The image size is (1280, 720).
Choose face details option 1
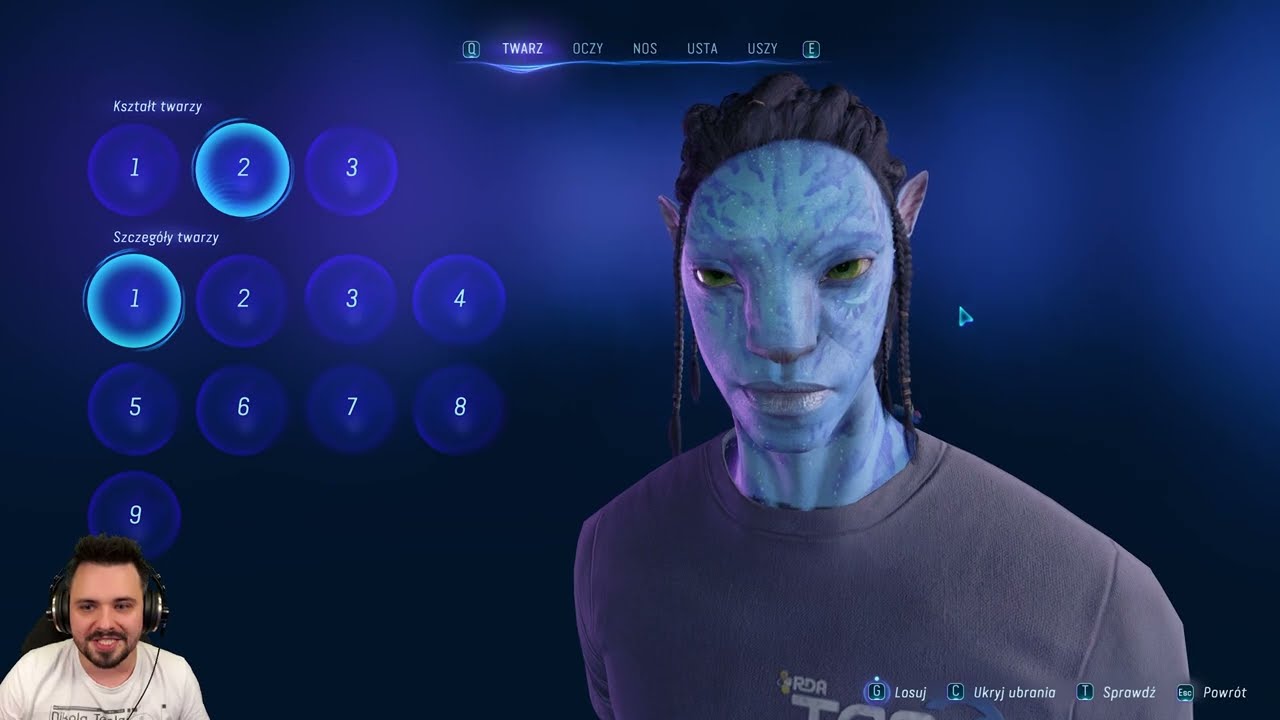click(134, 299)
